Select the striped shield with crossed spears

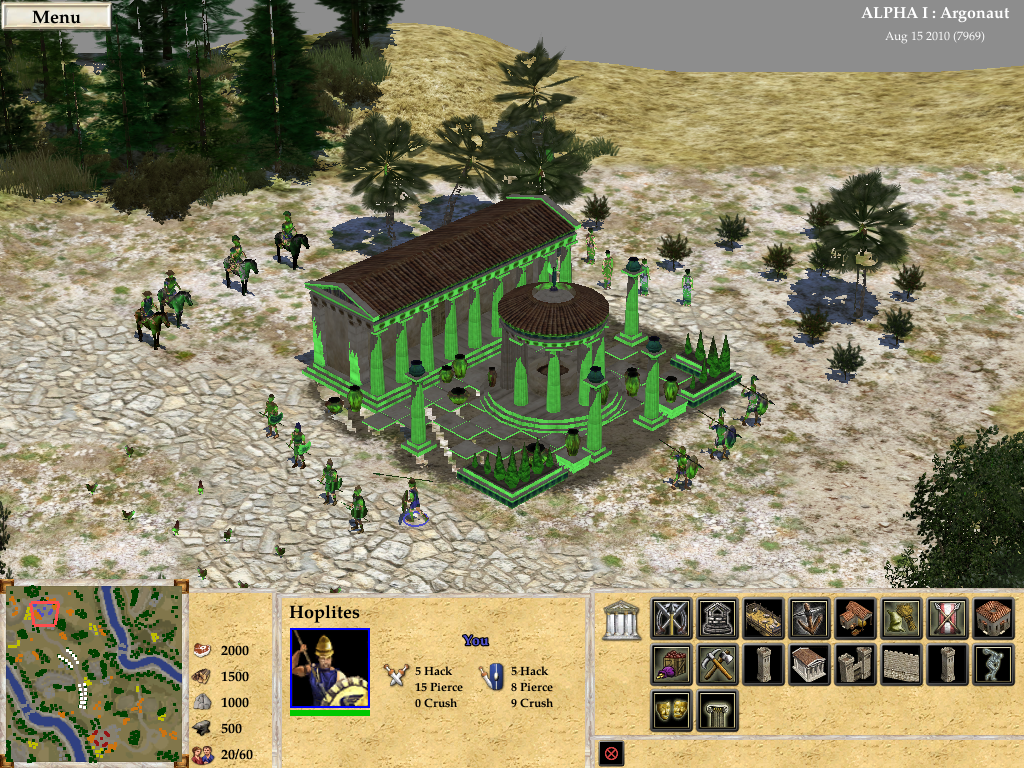pyautogui.click(x=947, y=619)
